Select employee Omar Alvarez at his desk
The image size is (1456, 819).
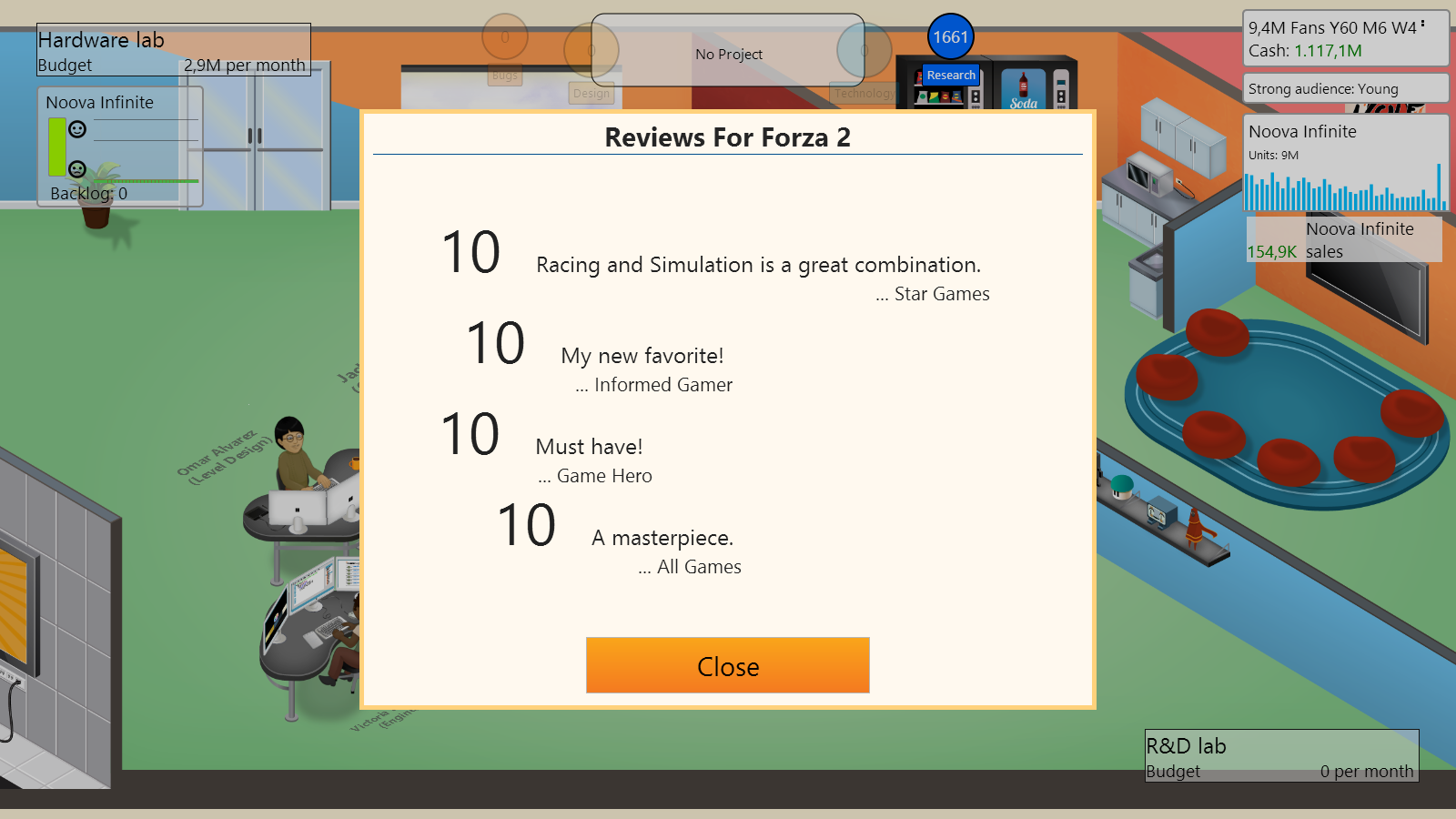pos(293,455)
